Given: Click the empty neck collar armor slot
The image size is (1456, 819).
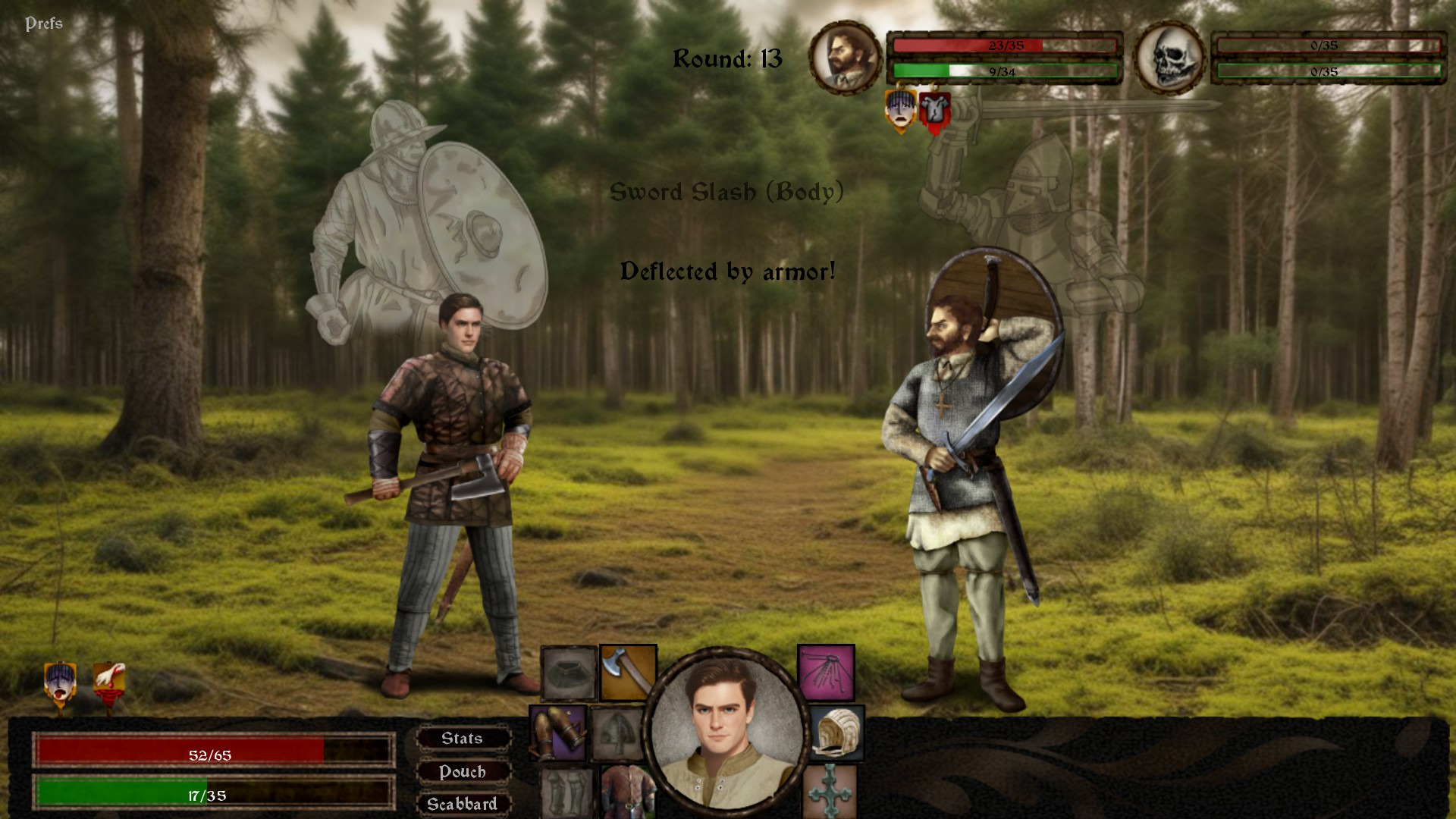Looking at the screenshot, I should [569, 673].
